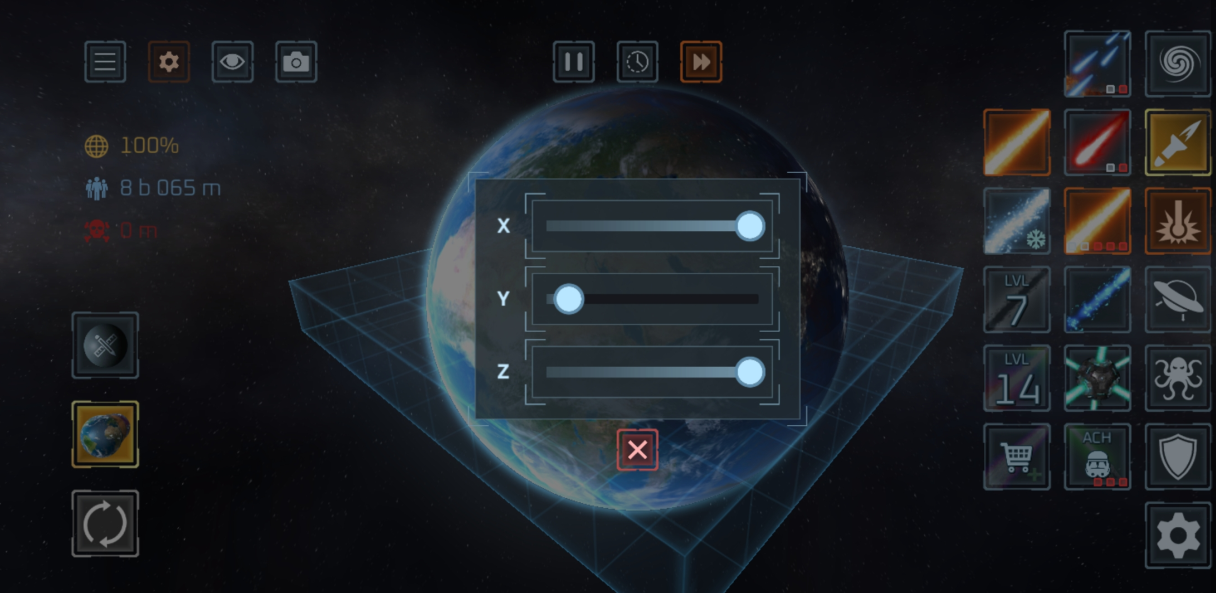1216x593 pixels.
Task: Select the octopus monster icon
Action: [x=1177, y=378]
